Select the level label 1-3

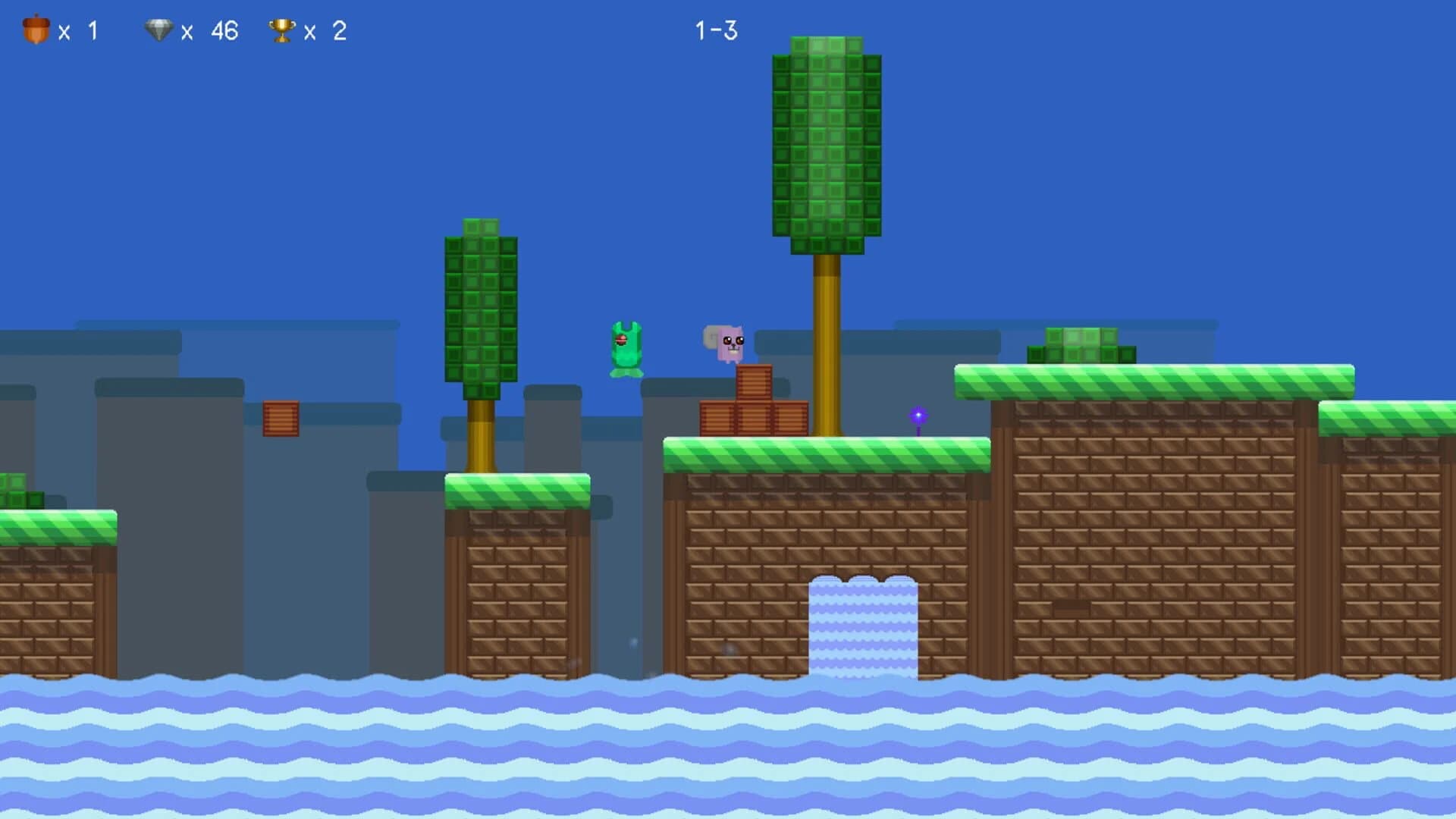[716, 30]
